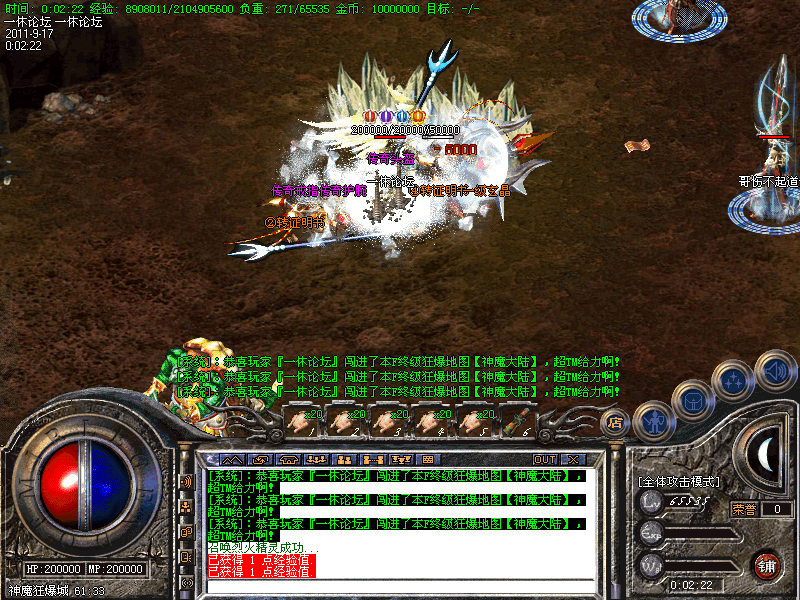Use the potion bottle in belt slot 6
800x600 pixels.
tap(516, 422)
